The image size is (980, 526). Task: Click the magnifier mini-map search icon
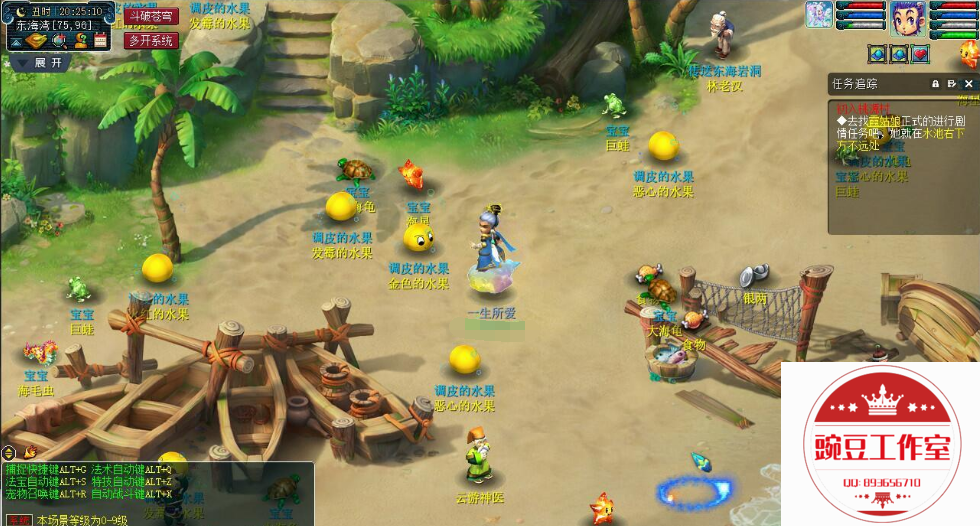(59, 41)
